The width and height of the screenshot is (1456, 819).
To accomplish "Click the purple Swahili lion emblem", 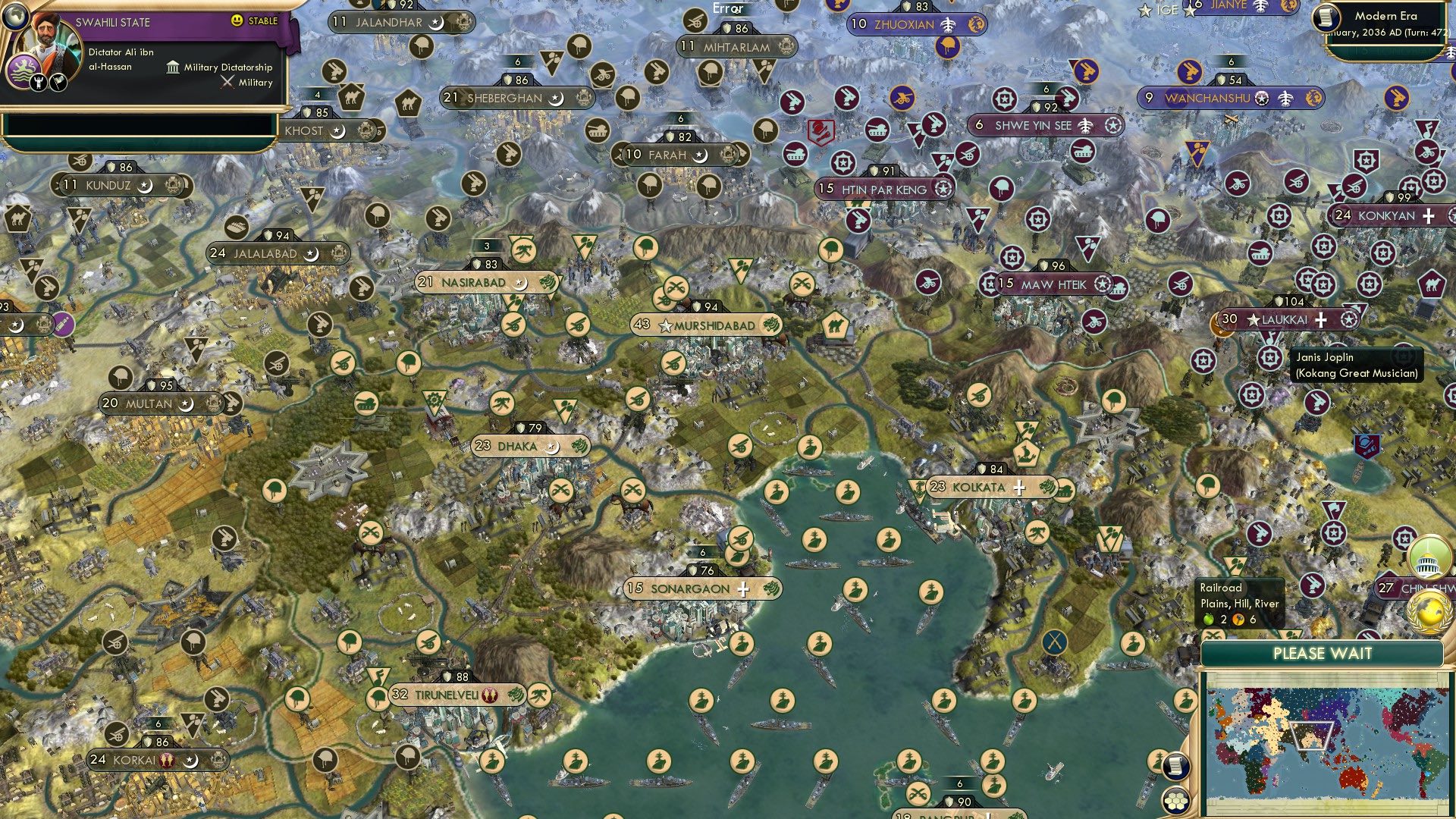I will [x=25, y=71].
